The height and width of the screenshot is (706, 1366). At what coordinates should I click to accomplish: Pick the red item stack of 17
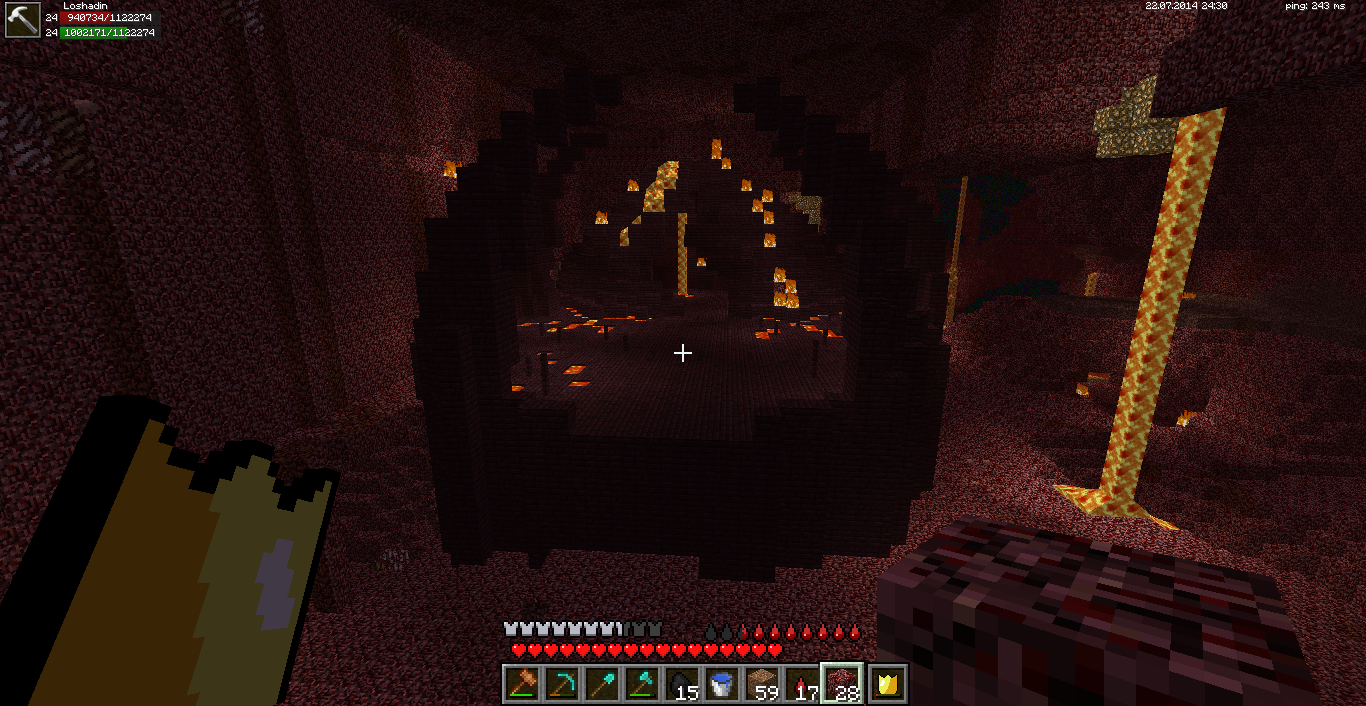[x=802, y=685]
